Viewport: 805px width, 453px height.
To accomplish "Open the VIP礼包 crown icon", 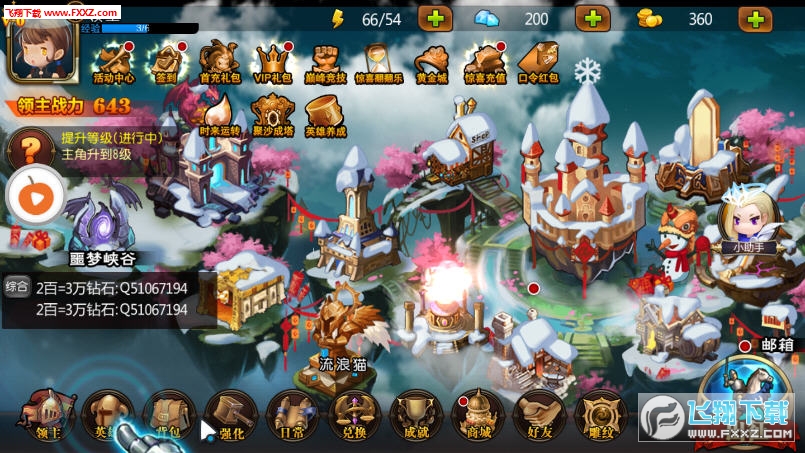I will point(272,62).
